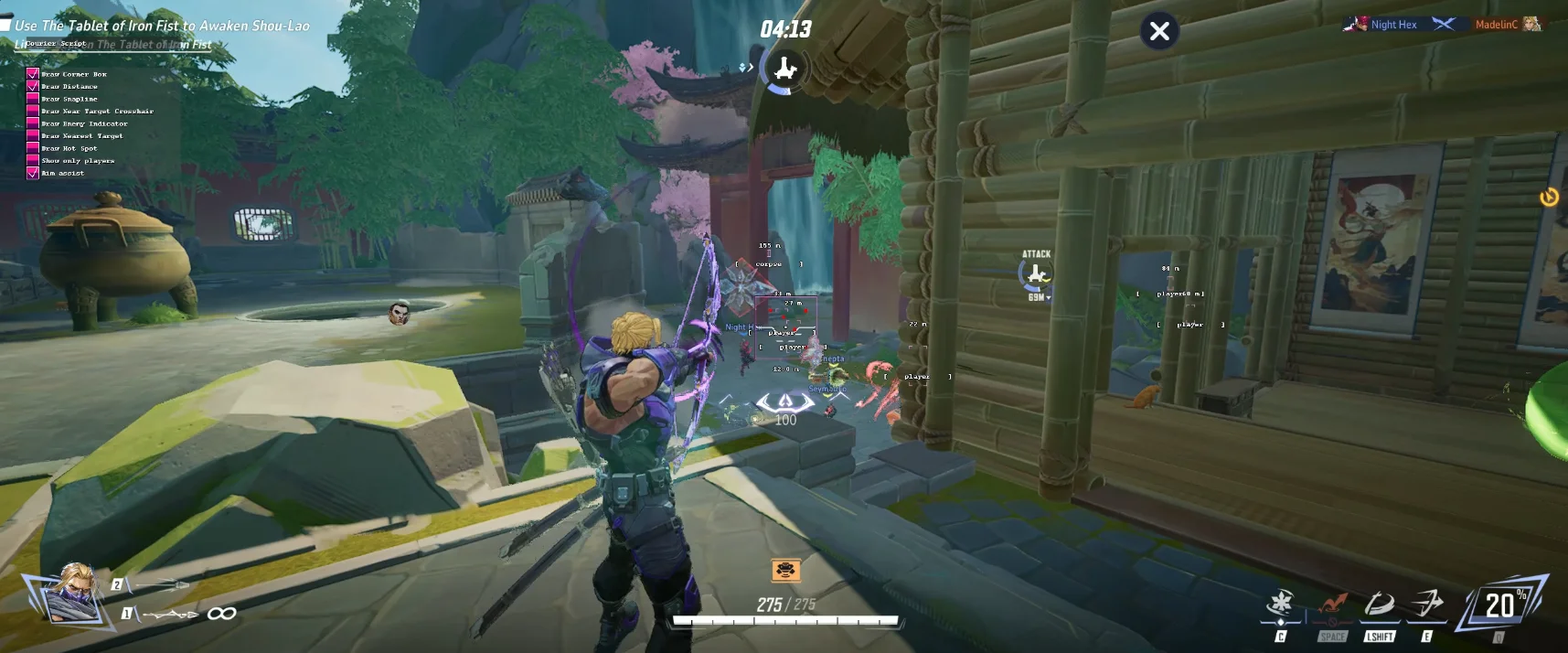The height and width of the screenshot is (653, 1568).
Task: Activate the red jump-arrow ability icon
Action: coord(1332,605)
